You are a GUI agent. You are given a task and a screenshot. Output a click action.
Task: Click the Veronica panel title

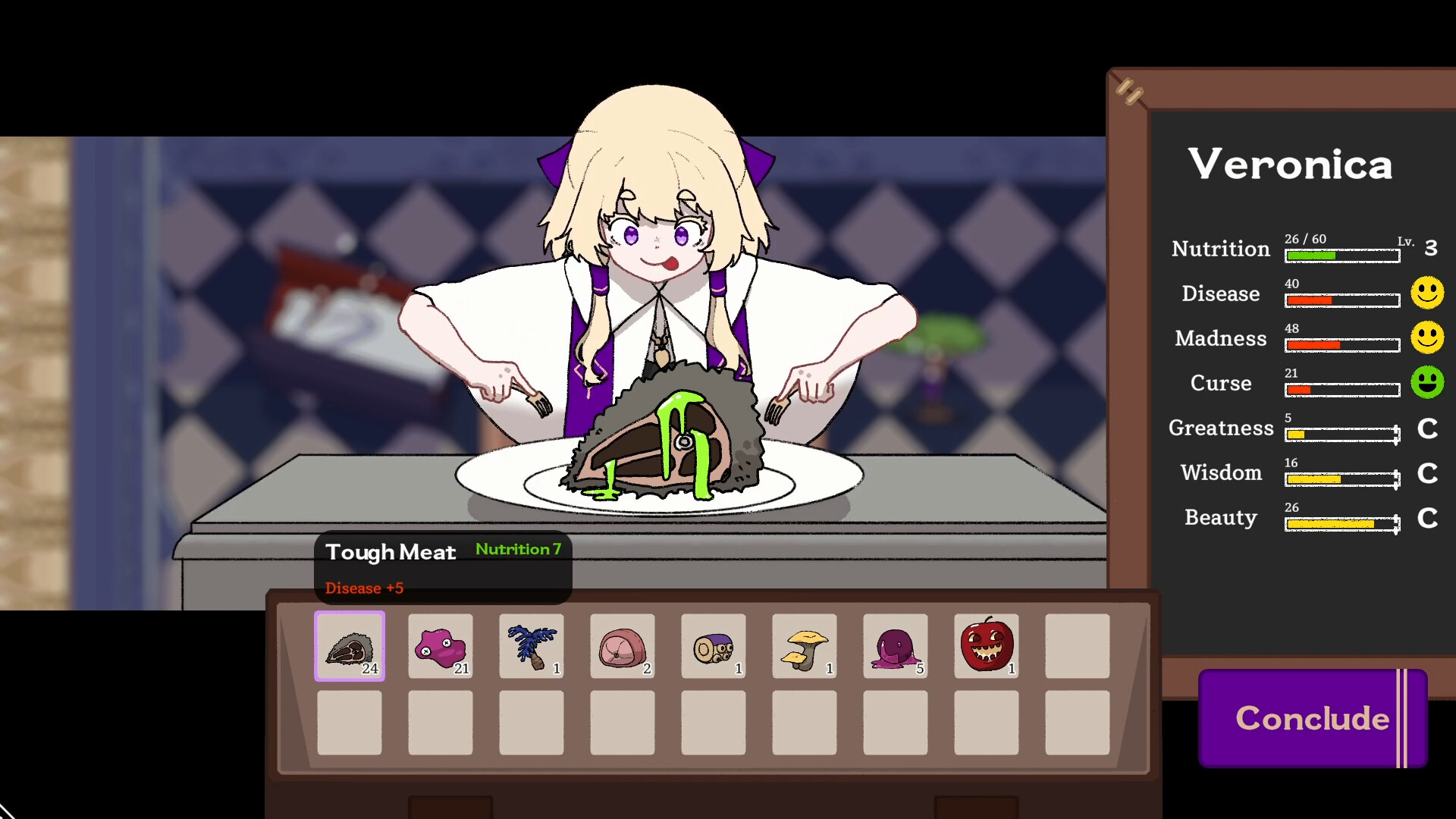click(x=1290, y=164)
